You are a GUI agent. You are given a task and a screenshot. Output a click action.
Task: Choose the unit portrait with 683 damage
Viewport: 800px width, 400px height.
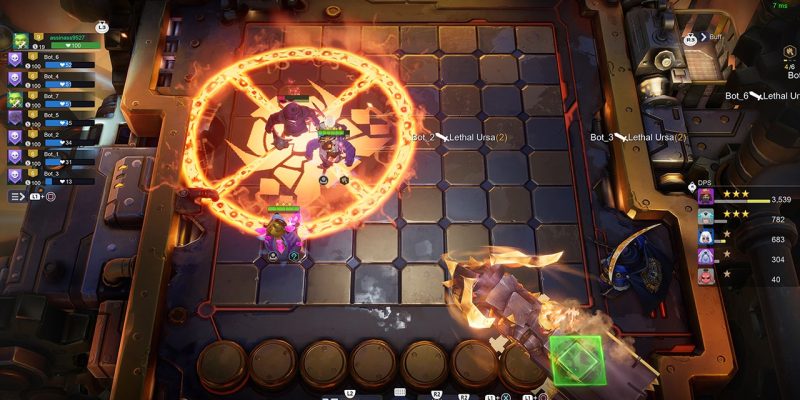706,239
